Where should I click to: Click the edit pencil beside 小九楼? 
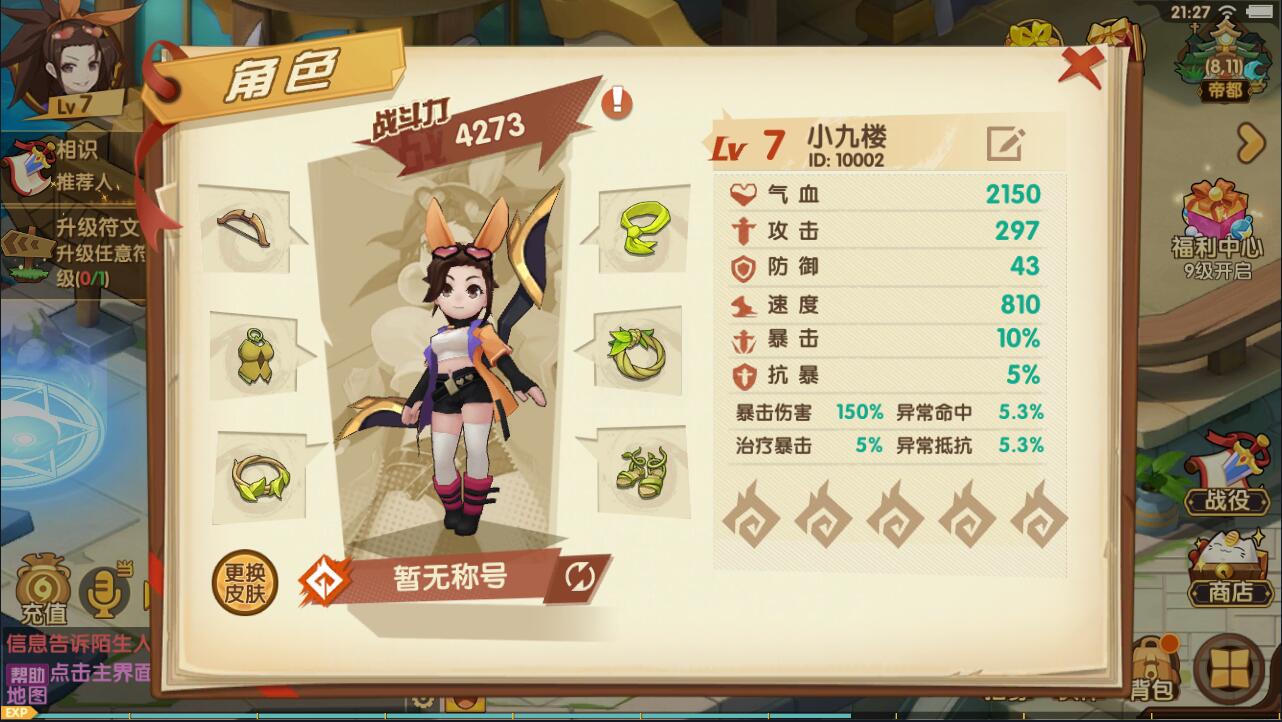point(1006,145)
